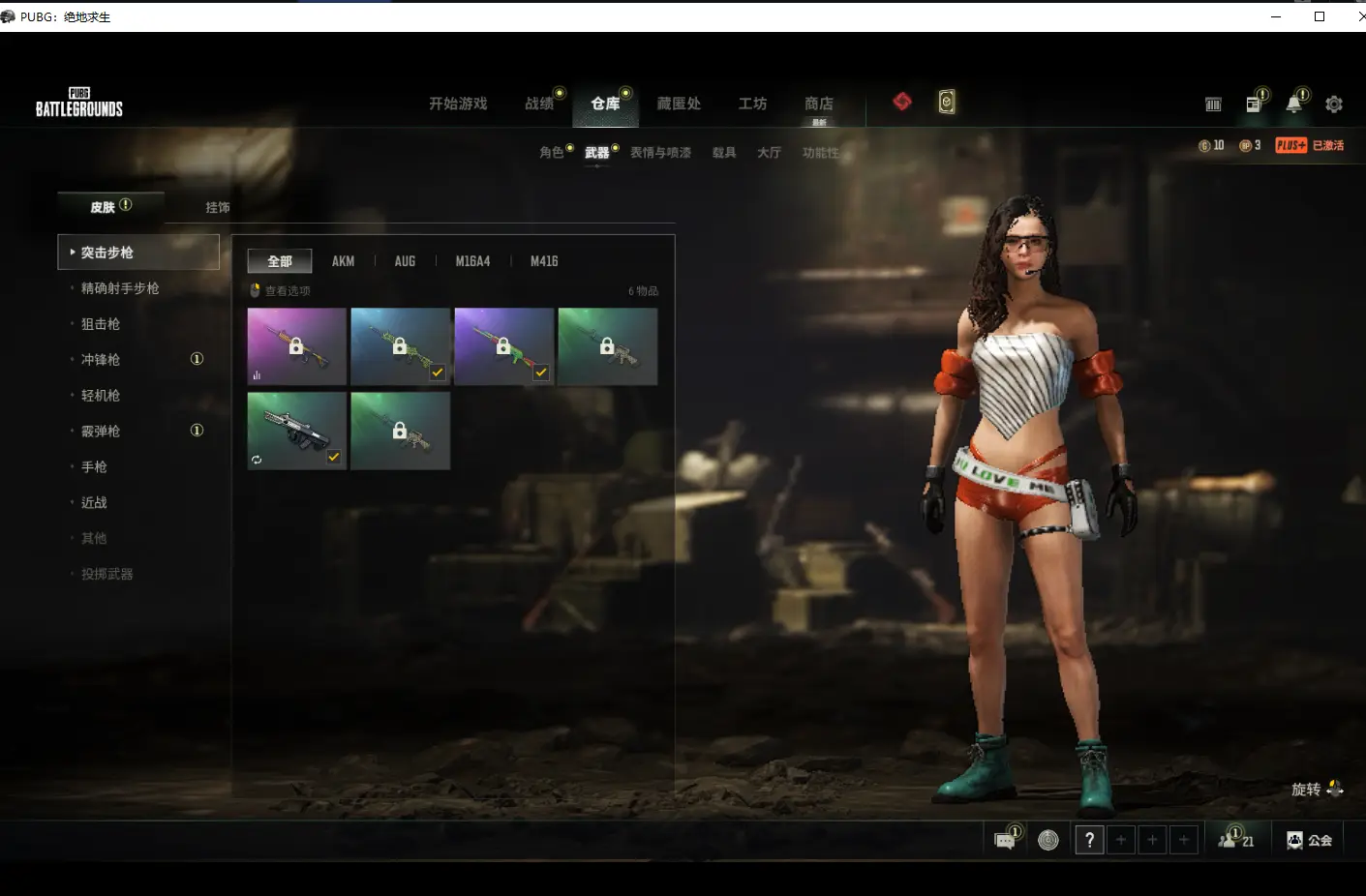The image size is (1366, 896).
Task: Open notifications bell icon
Action: (x=1293, y=105)
